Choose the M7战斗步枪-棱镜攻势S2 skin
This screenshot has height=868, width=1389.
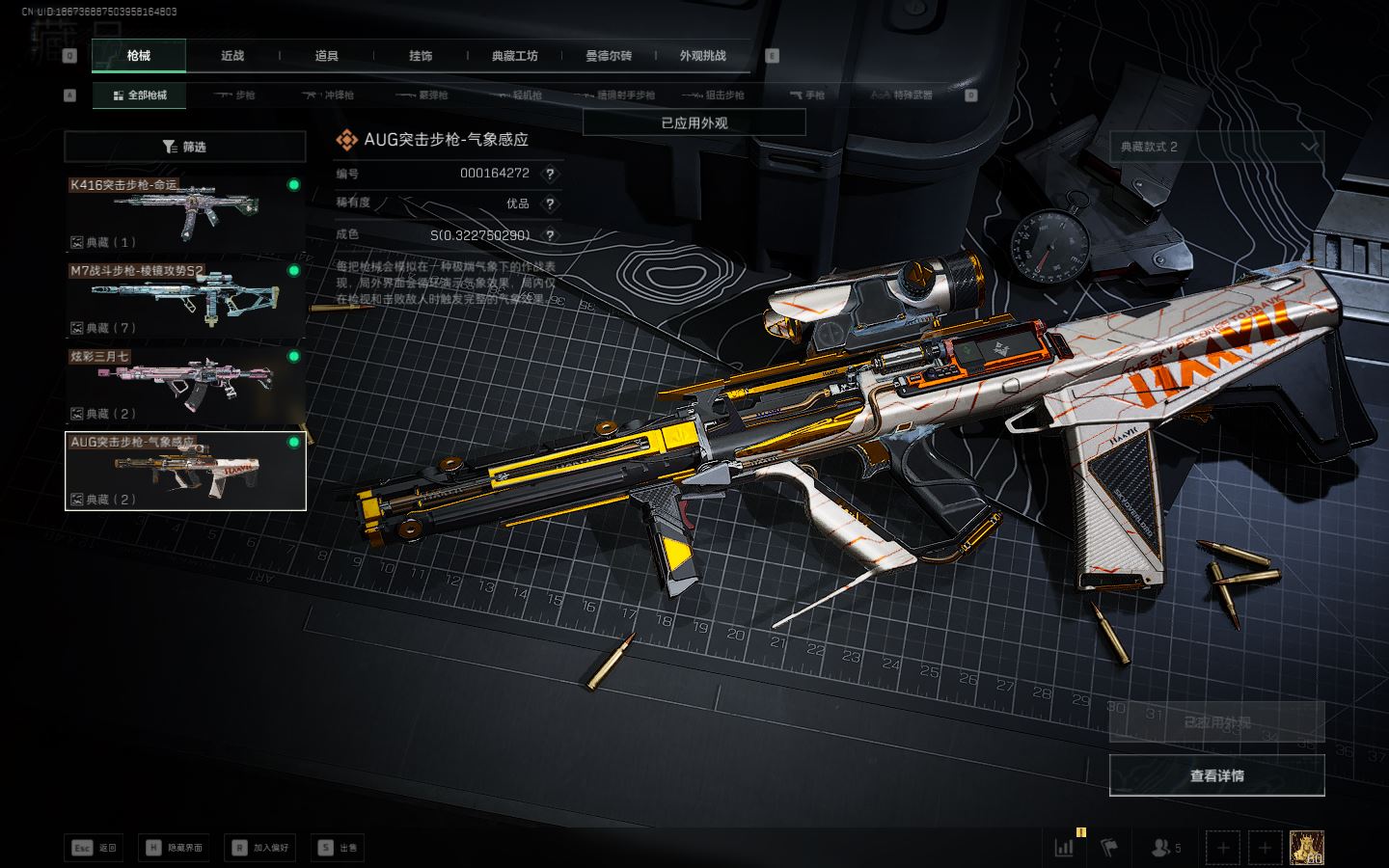[x=184, y=298]
